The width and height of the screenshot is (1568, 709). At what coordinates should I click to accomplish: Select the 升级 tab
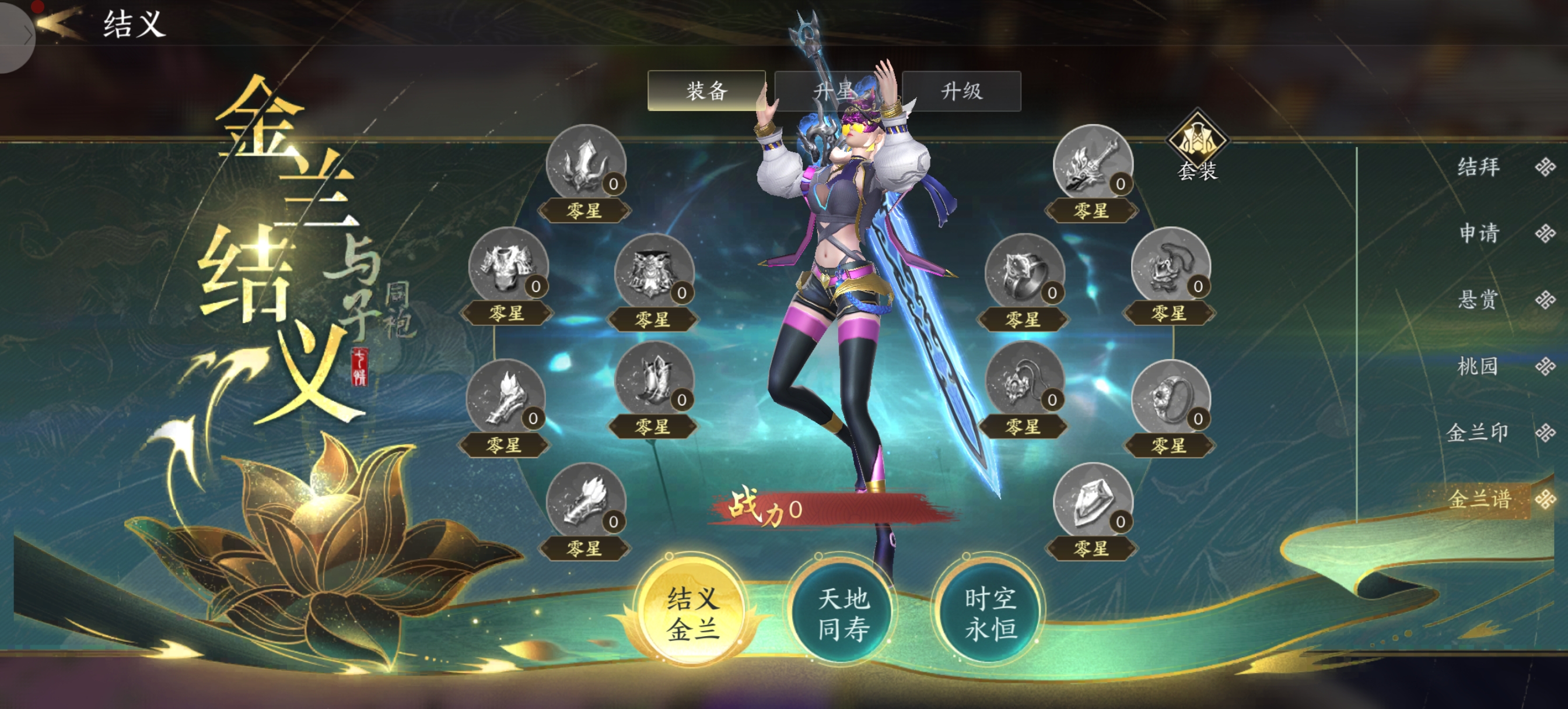(961, 91)
